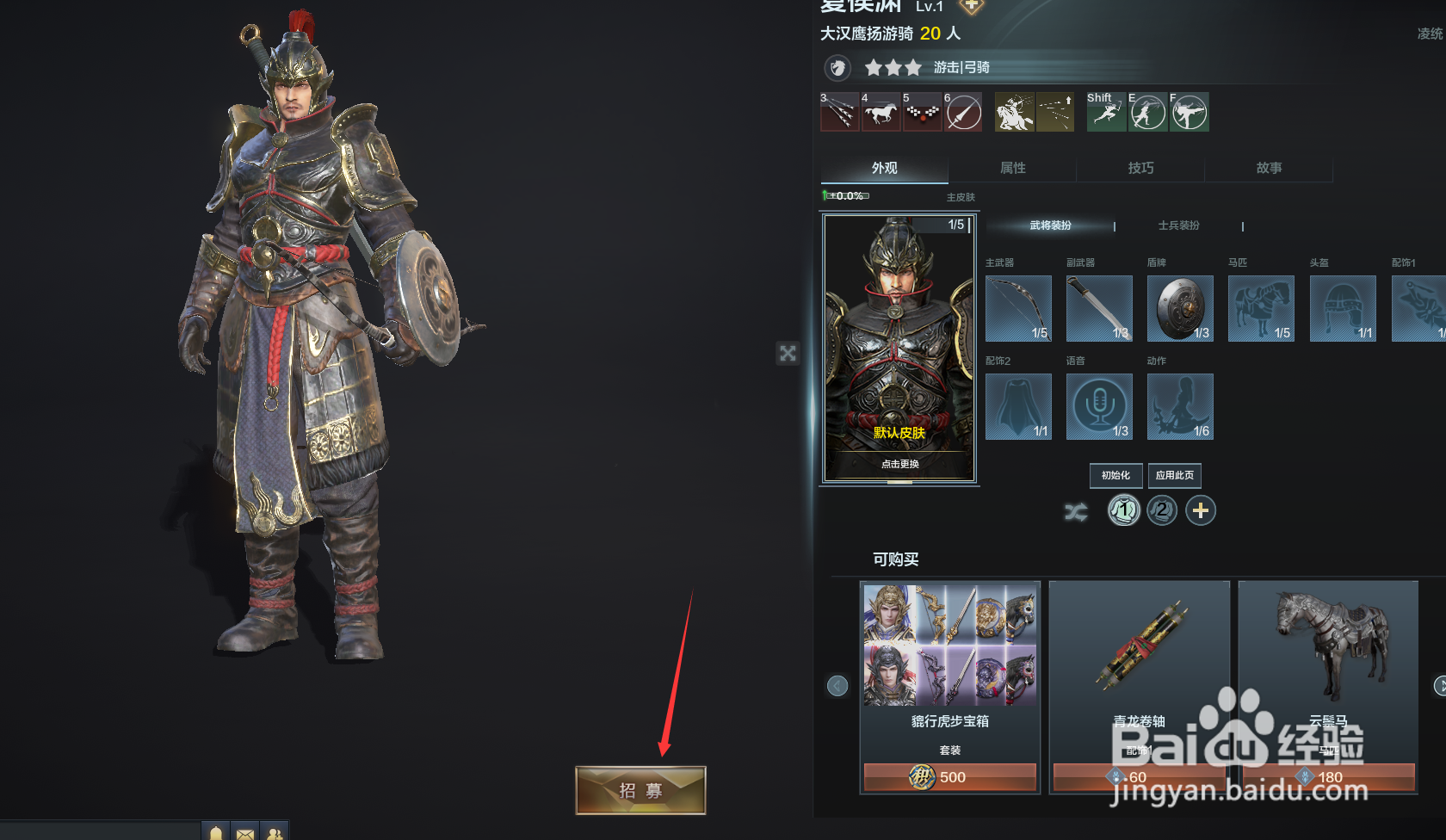Select the arrow volley skill on key 3
Screen dimensions: 1446x840
tap(839, 112)
